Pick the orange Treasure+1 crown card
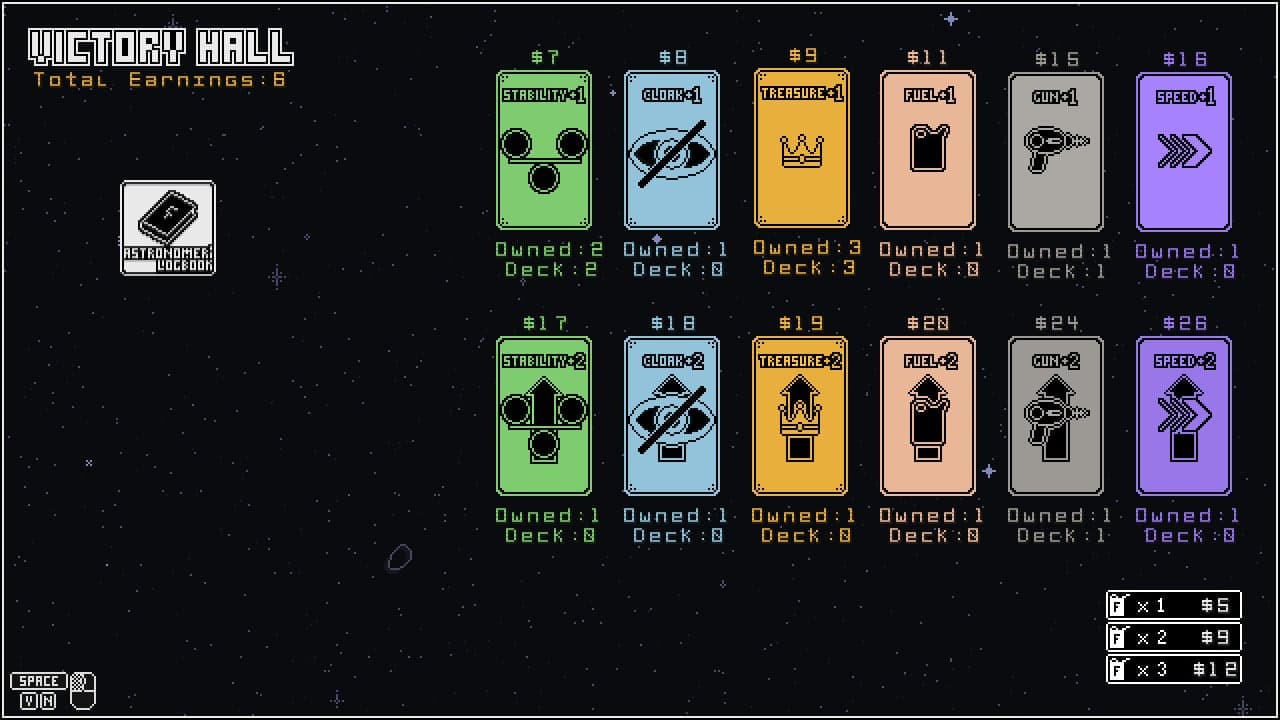Viewport: 1280px width, 720px height. pos(801,148)
